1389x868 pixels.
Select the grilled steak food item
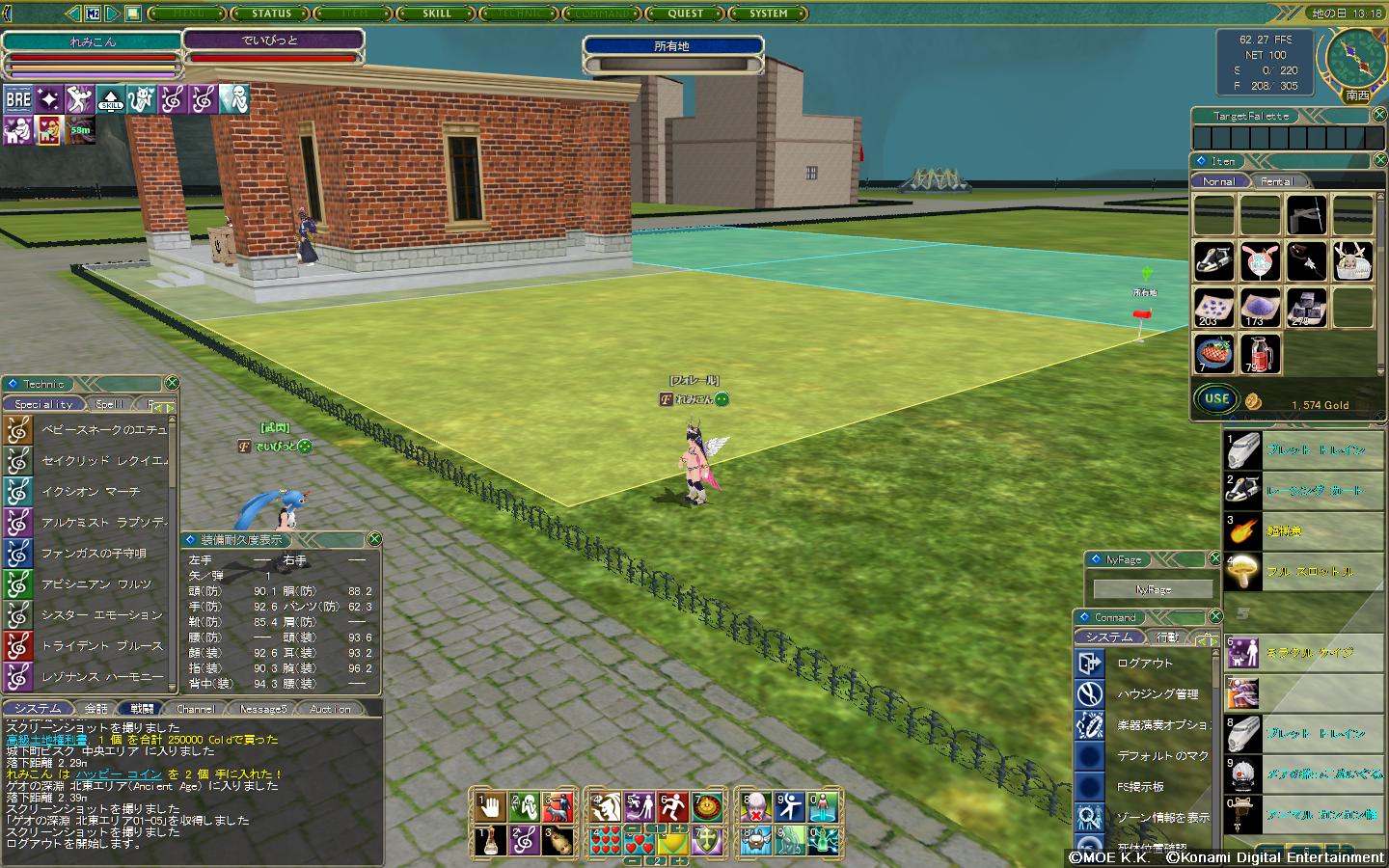1213,353
